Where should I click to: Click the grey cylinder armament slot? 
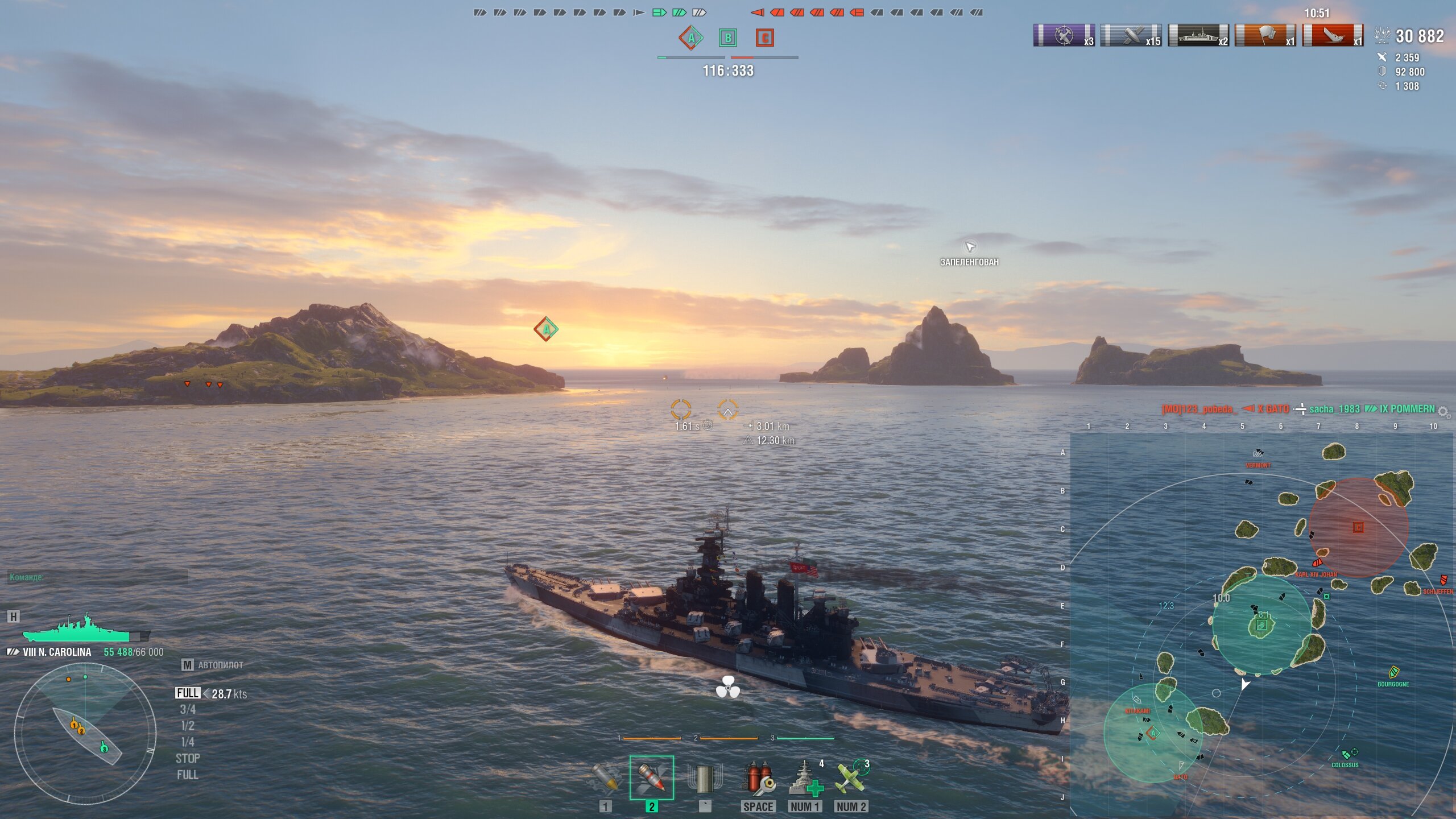[x=705, y=779]
